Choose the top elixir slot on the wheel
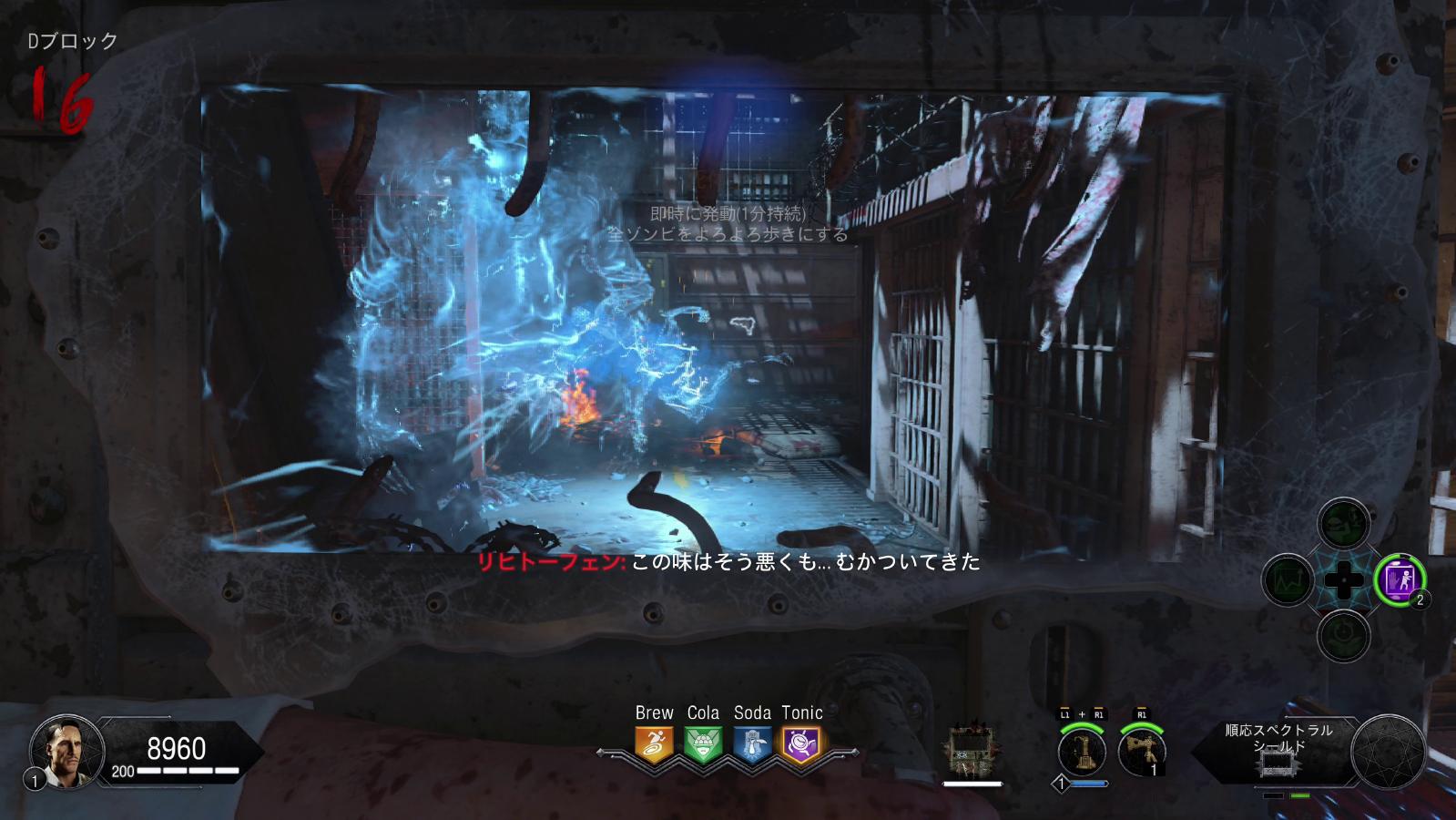The width and height of the screenshot is (1456, 820). [1343, 526]
